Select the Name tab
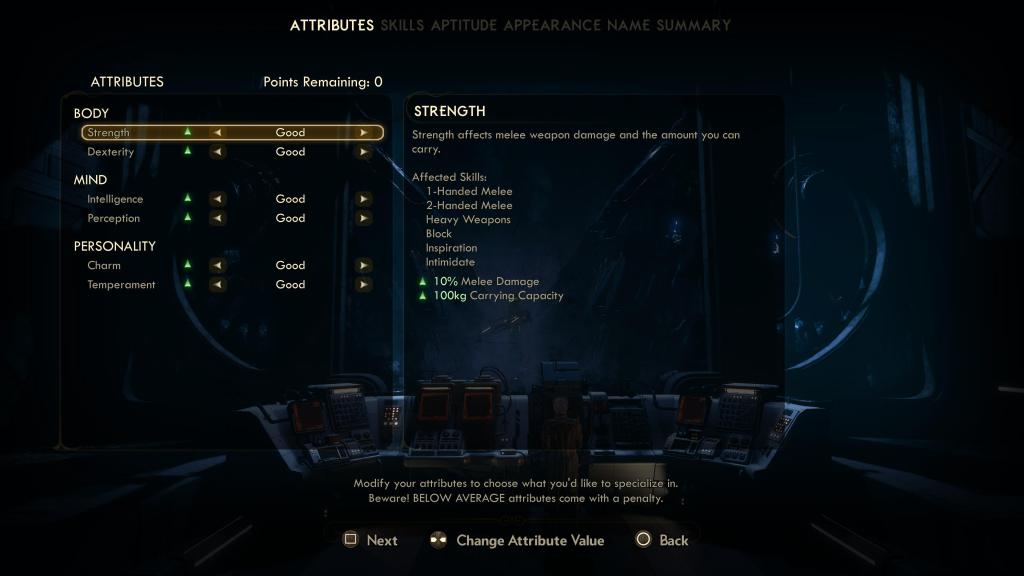 click(628, 25)
